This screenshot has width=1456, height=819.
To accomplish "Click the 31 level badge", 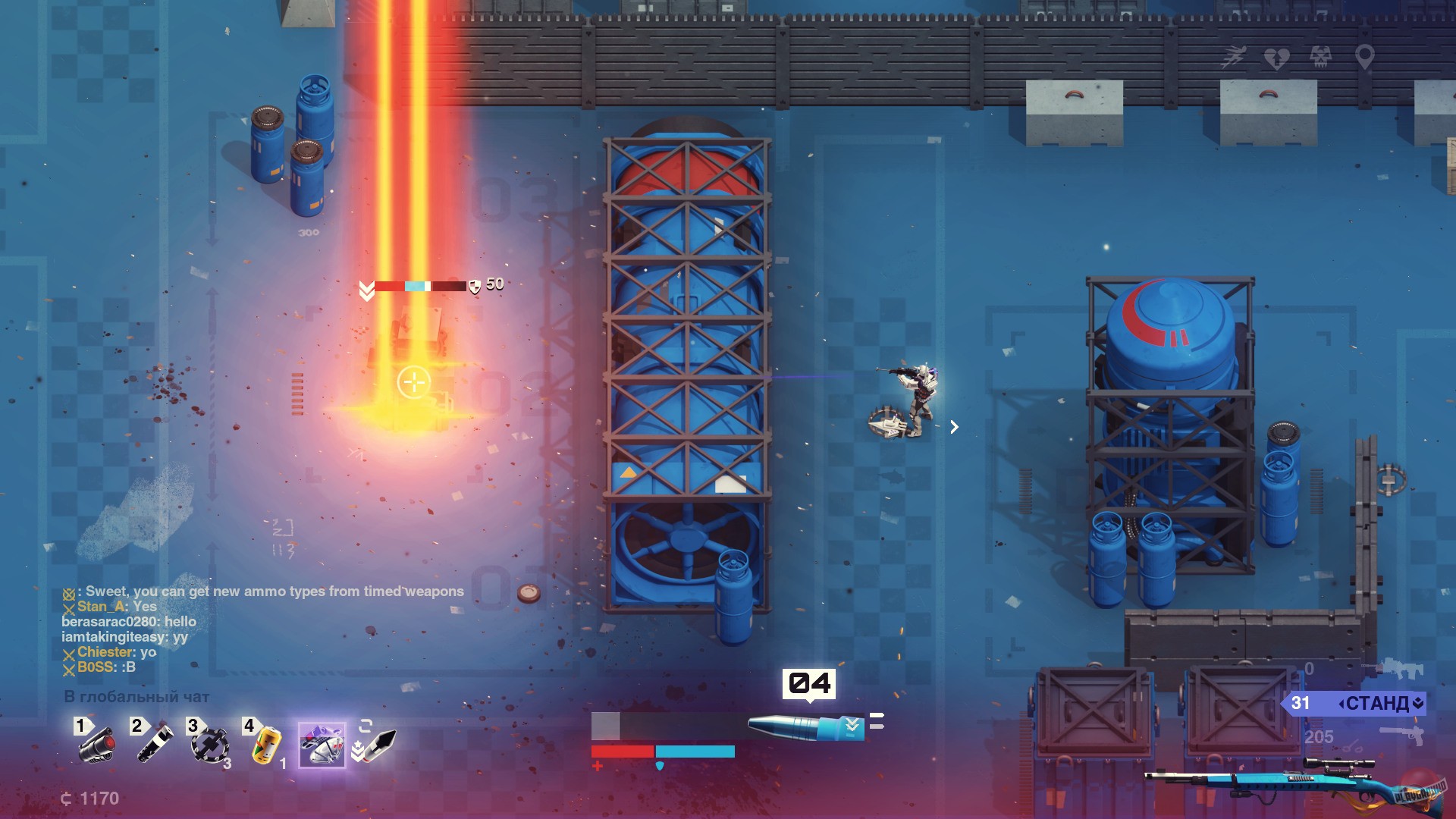I will 1301,703.
